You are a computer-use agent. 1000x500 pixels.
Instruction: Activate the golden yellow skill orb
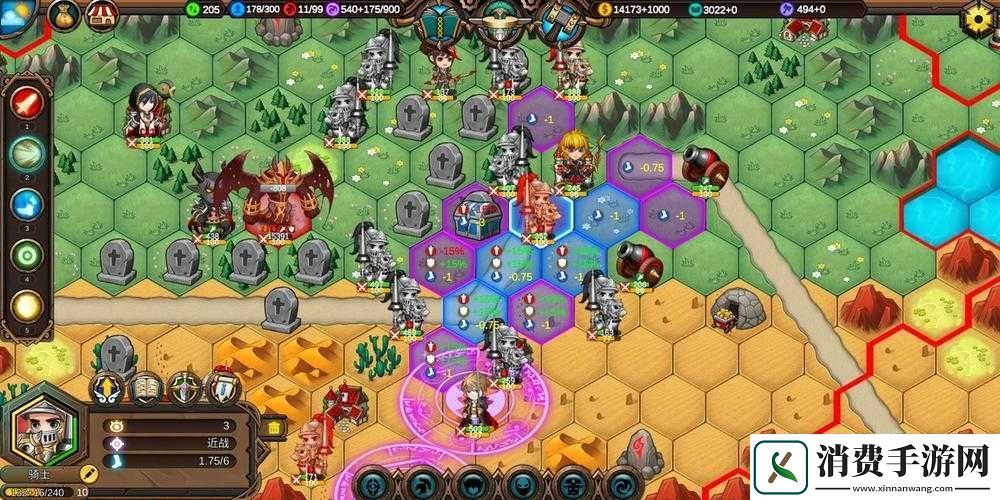point(26,307)
